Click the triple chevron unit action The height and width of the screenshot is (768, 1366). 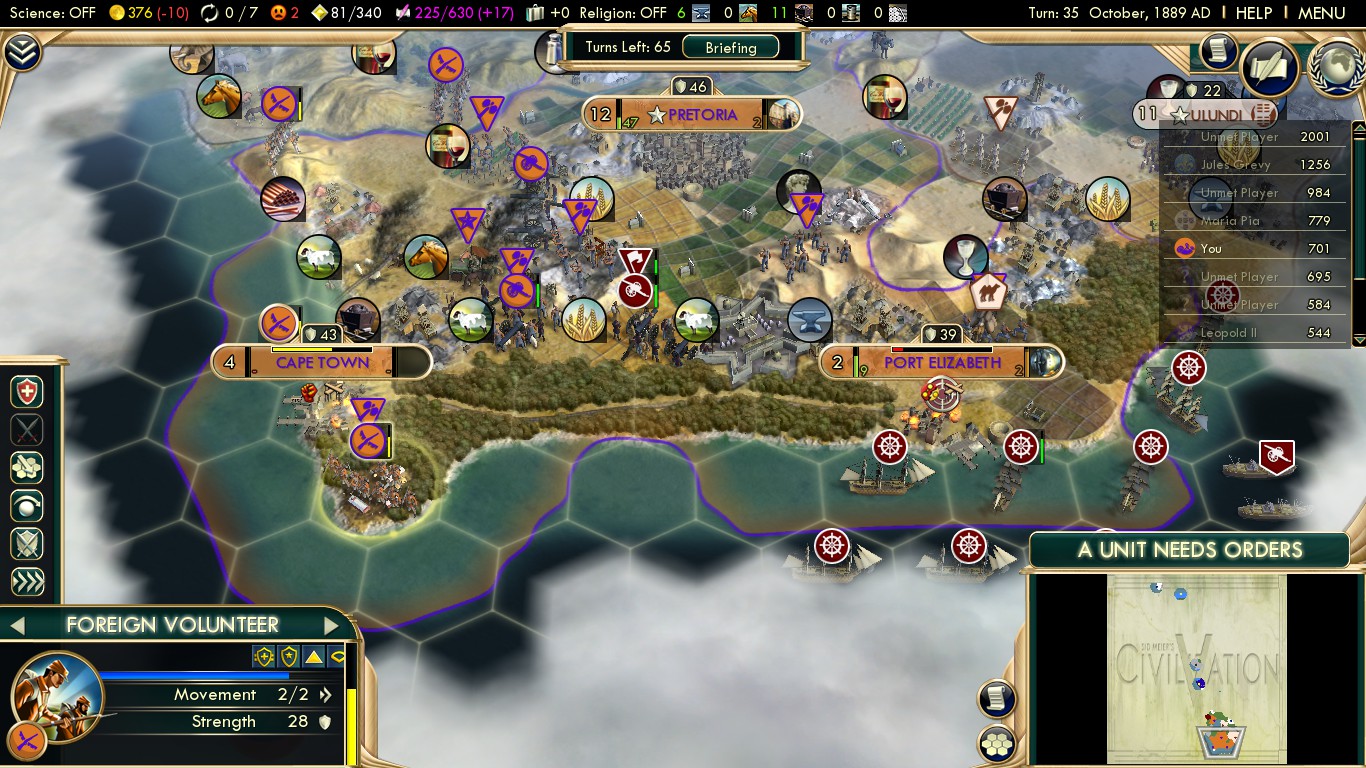tap(27, 582)
